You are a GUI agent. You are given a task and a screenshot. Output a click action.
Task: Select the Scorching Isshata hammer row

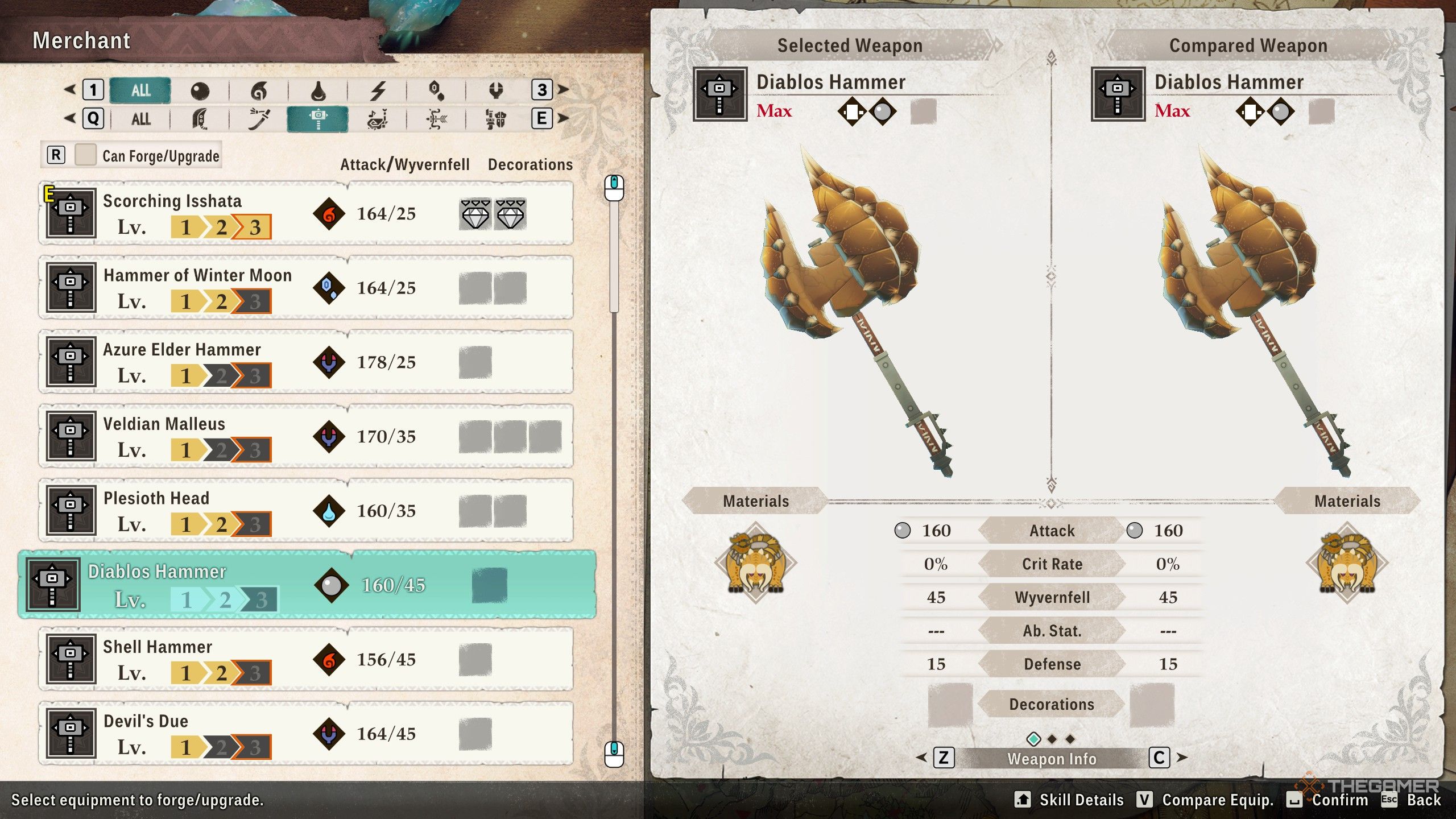tap(306, 213)
